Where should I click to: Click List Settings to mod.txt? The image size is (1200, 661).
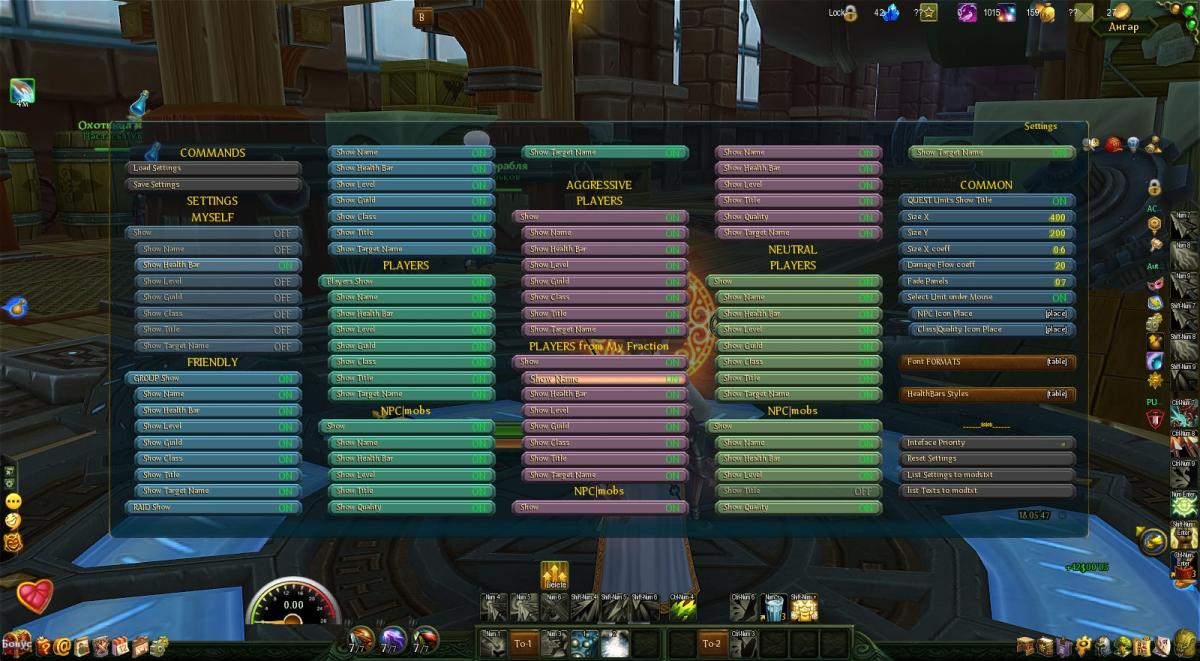pos(987,475)
